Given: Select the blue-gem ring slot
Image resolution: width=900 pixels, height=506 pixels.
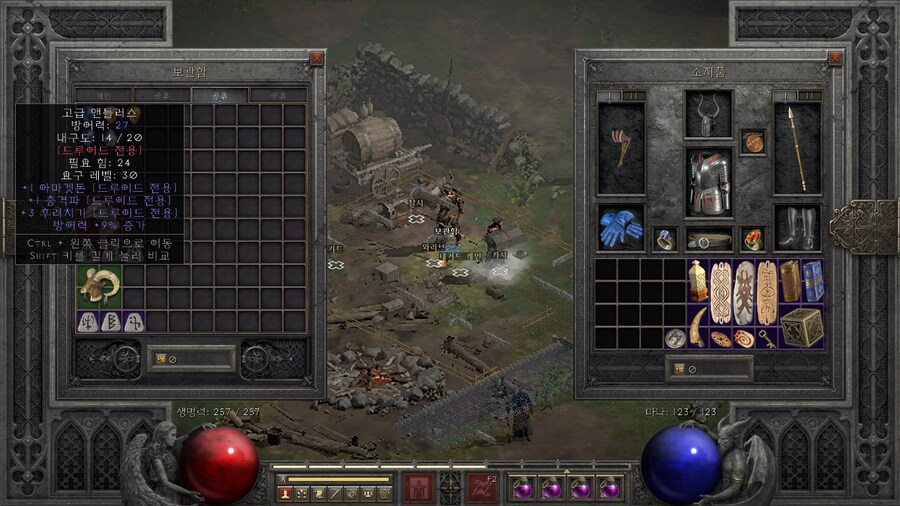Looking at the screenshot, I should click(x=664, y=239).
